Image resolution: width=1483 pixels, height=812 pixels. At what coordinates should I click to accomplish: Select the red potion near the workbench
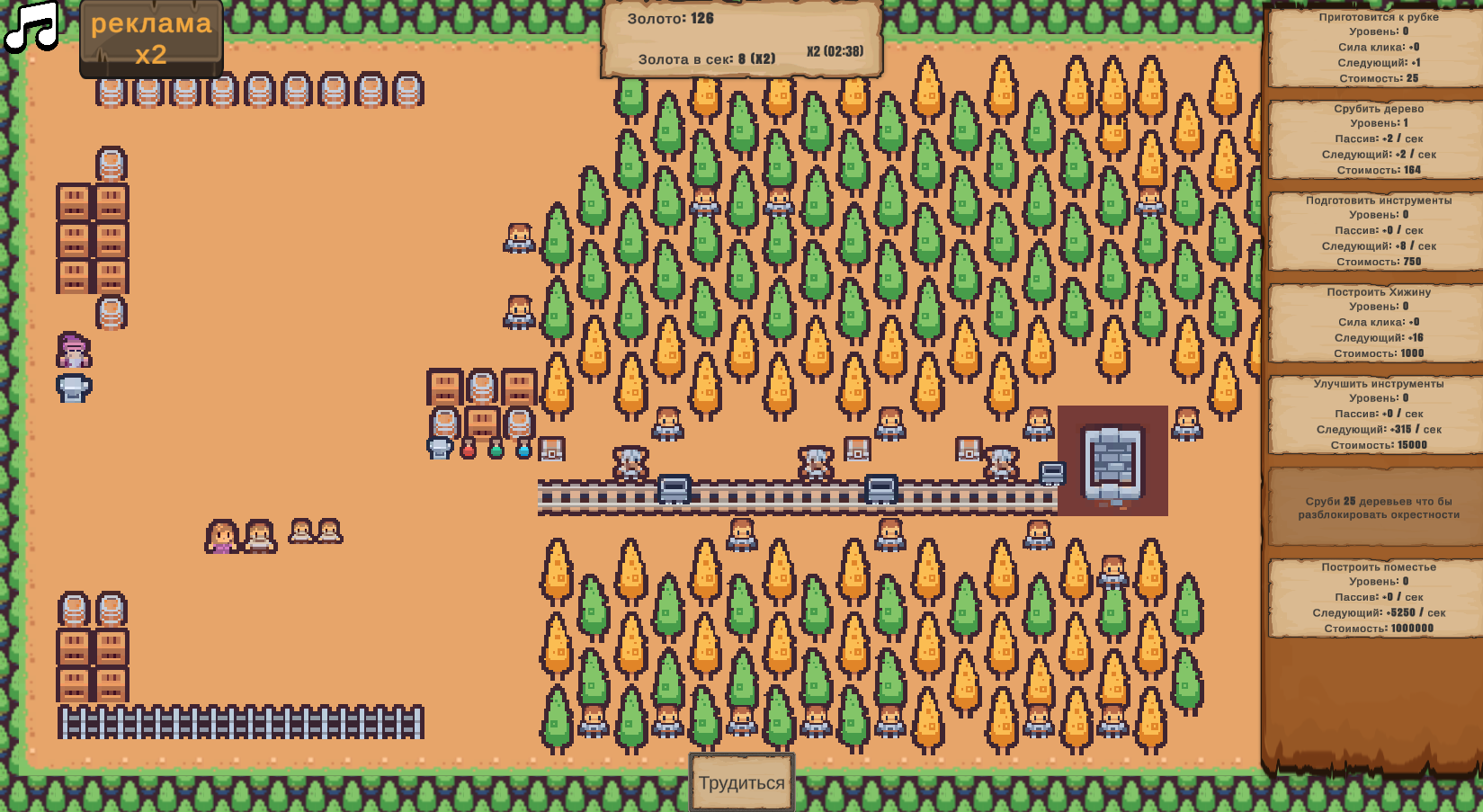pos(469,451)
